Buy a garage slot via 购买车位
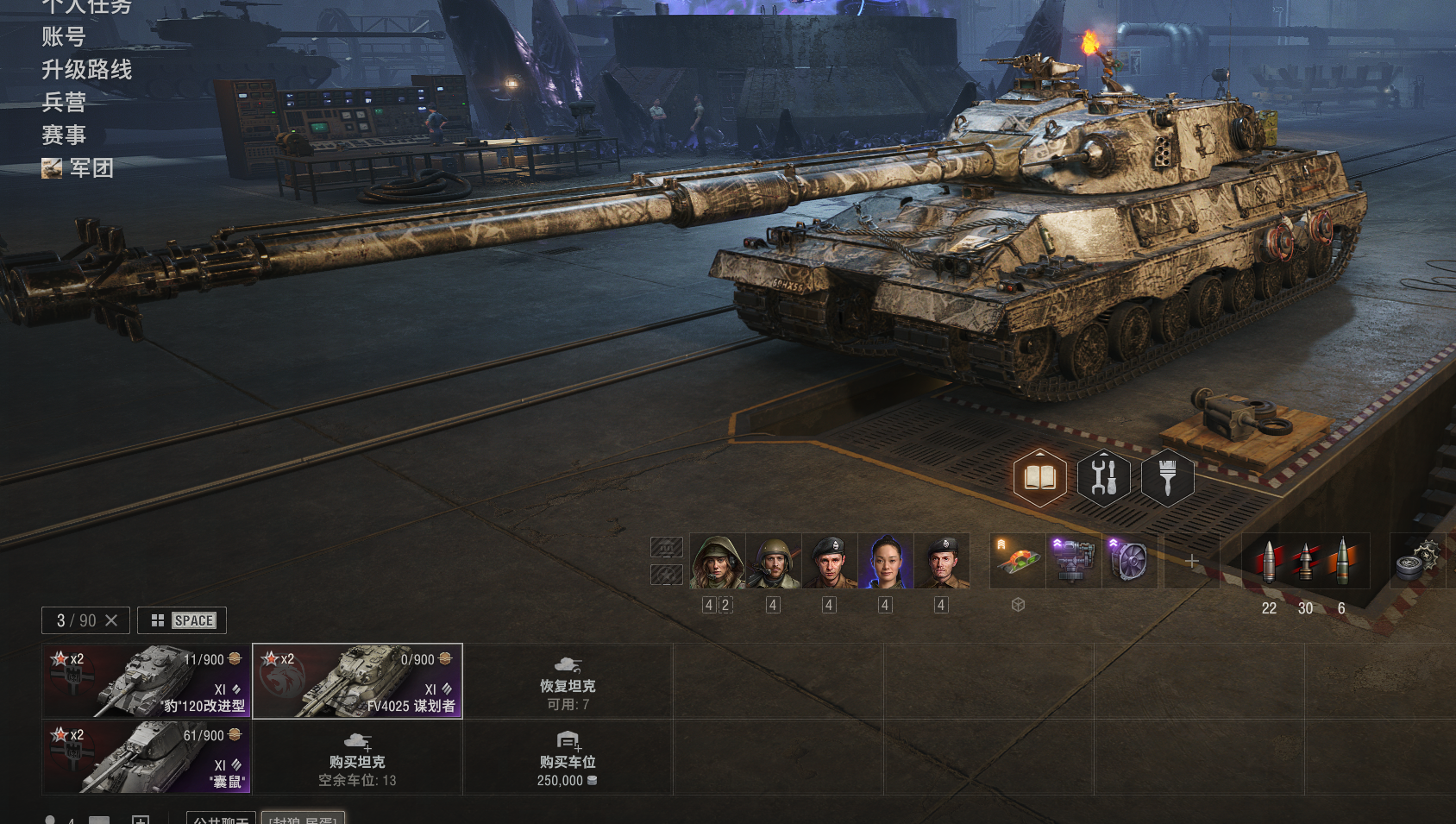Viewport: 1456px width, 824px height. [x=568, y=757]
